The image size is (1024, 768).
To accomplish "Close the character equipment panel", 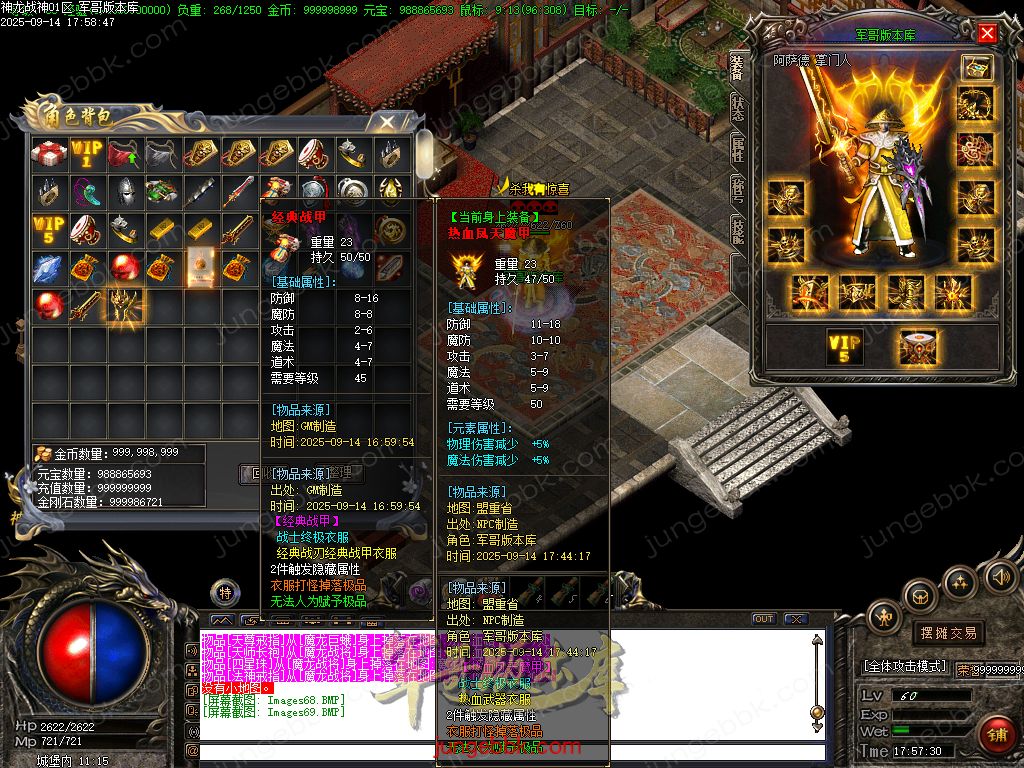I will [987, 34].
